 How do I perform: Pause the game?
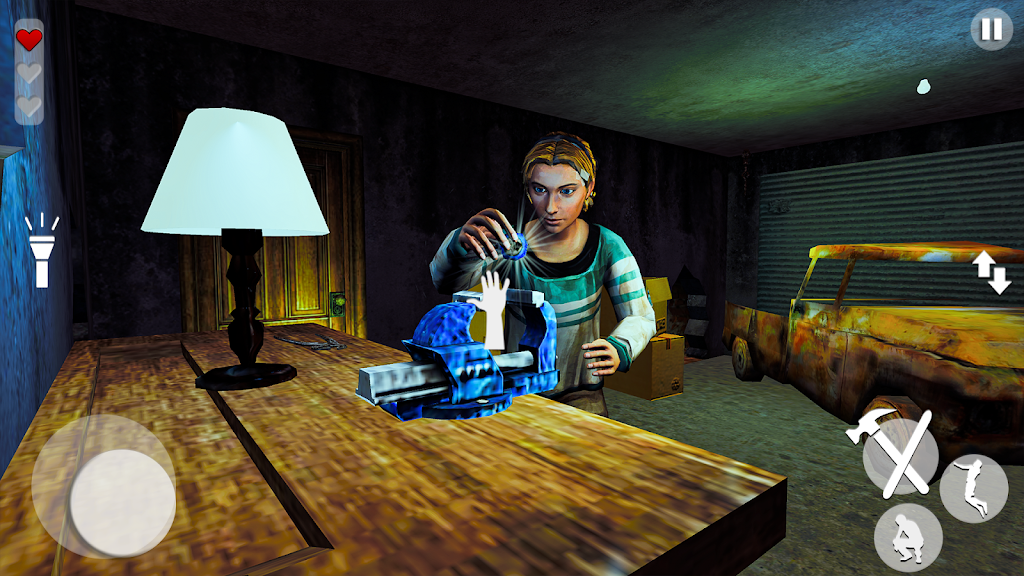pos(991,29)
